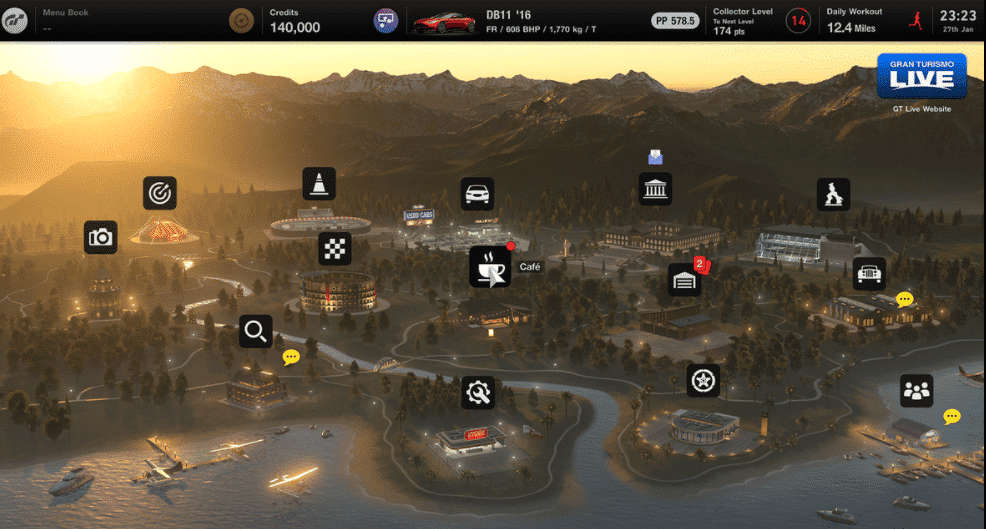Open the Used Cars dealership car icon
The height and width of the screenshot is (529, 986).
(x=477, y=193)
